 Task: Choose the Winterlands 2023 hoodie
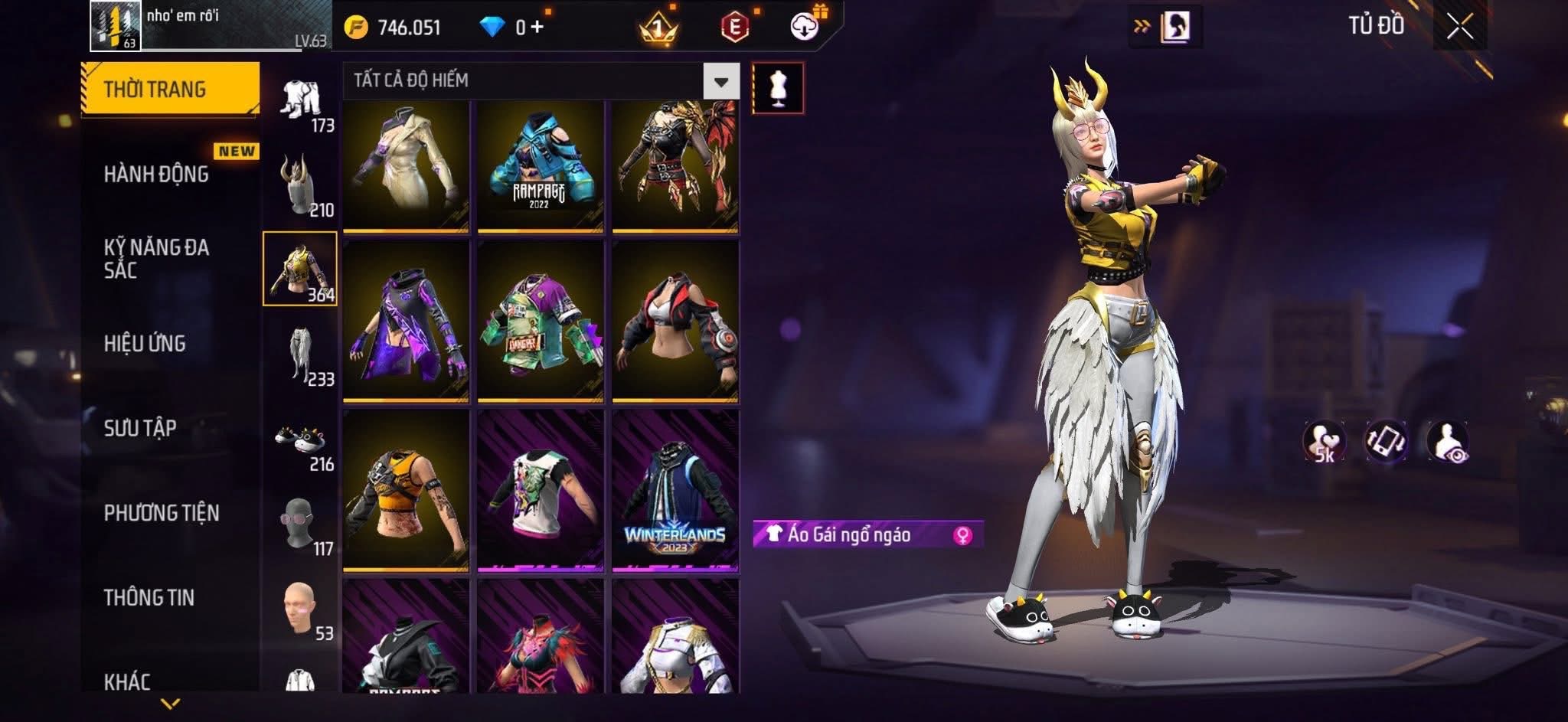click(x=675, y=491)
